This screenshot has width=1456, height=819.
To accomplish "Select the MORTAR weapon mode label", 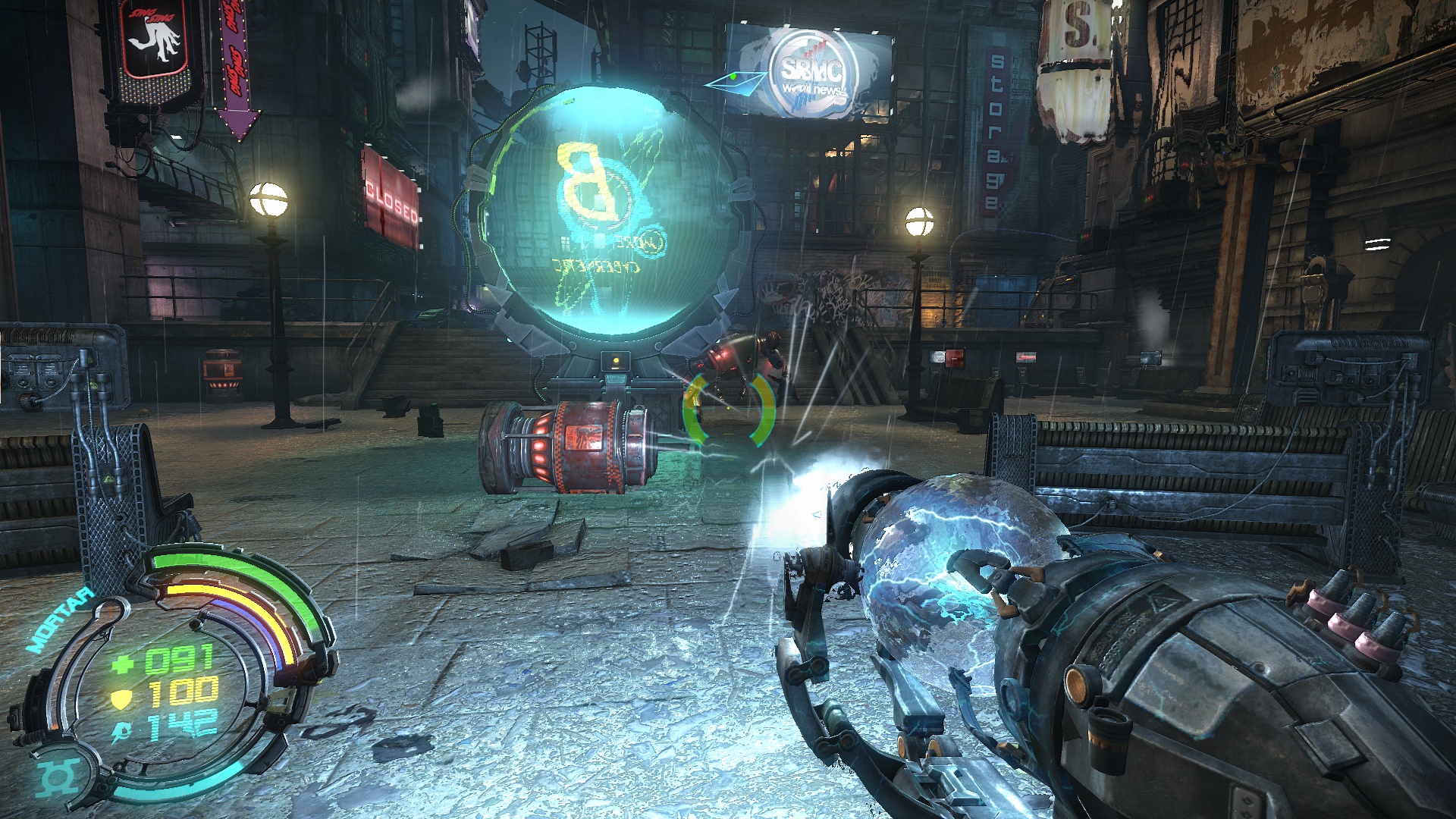I will pyautogui.click(x=61, y=620).
